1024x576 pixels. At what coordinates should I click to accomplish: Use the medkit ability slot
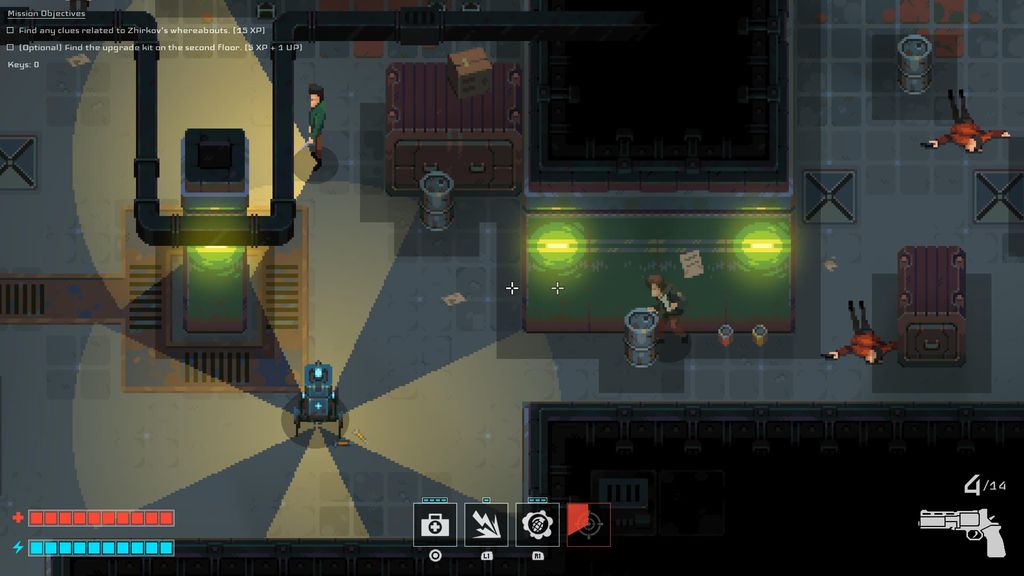[x=435, y=525]
